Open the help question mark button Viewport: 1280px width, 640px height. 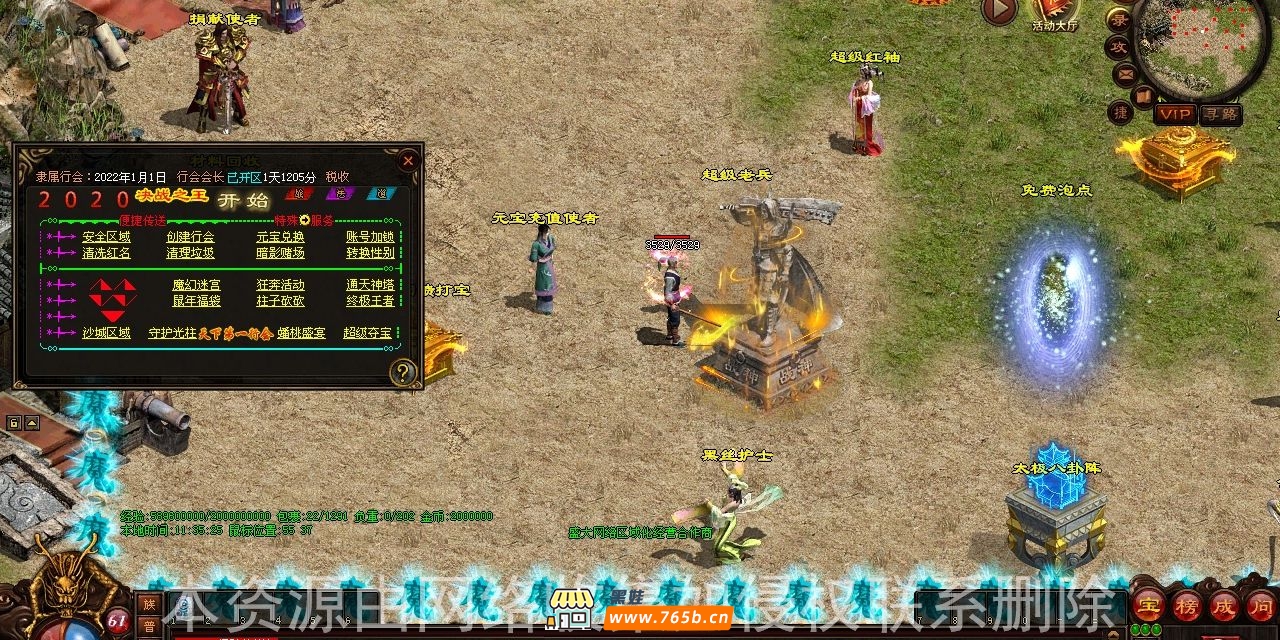pos(403,373)
